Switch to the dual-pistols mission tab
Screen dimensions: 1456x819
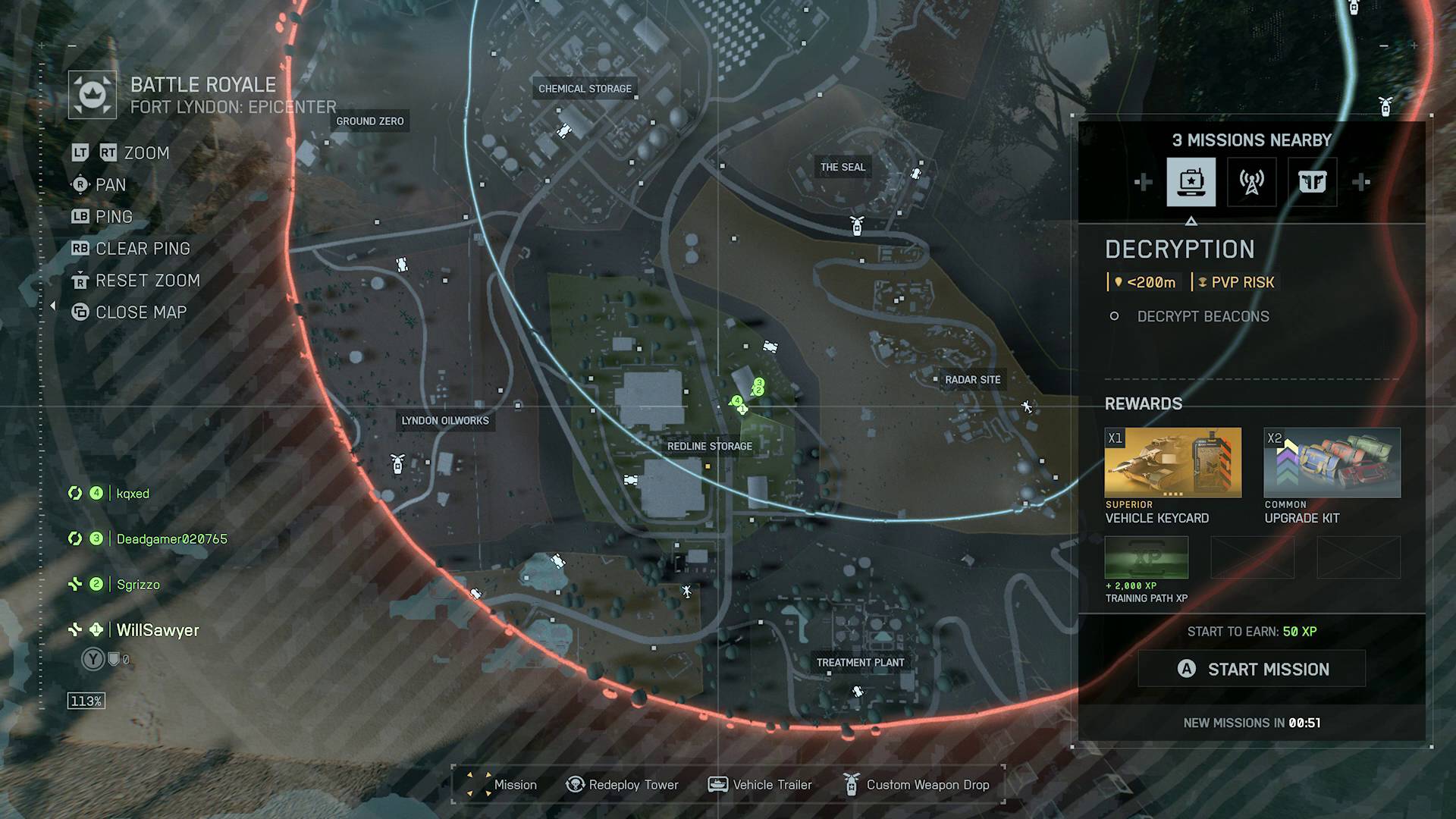pos(1312,182)
